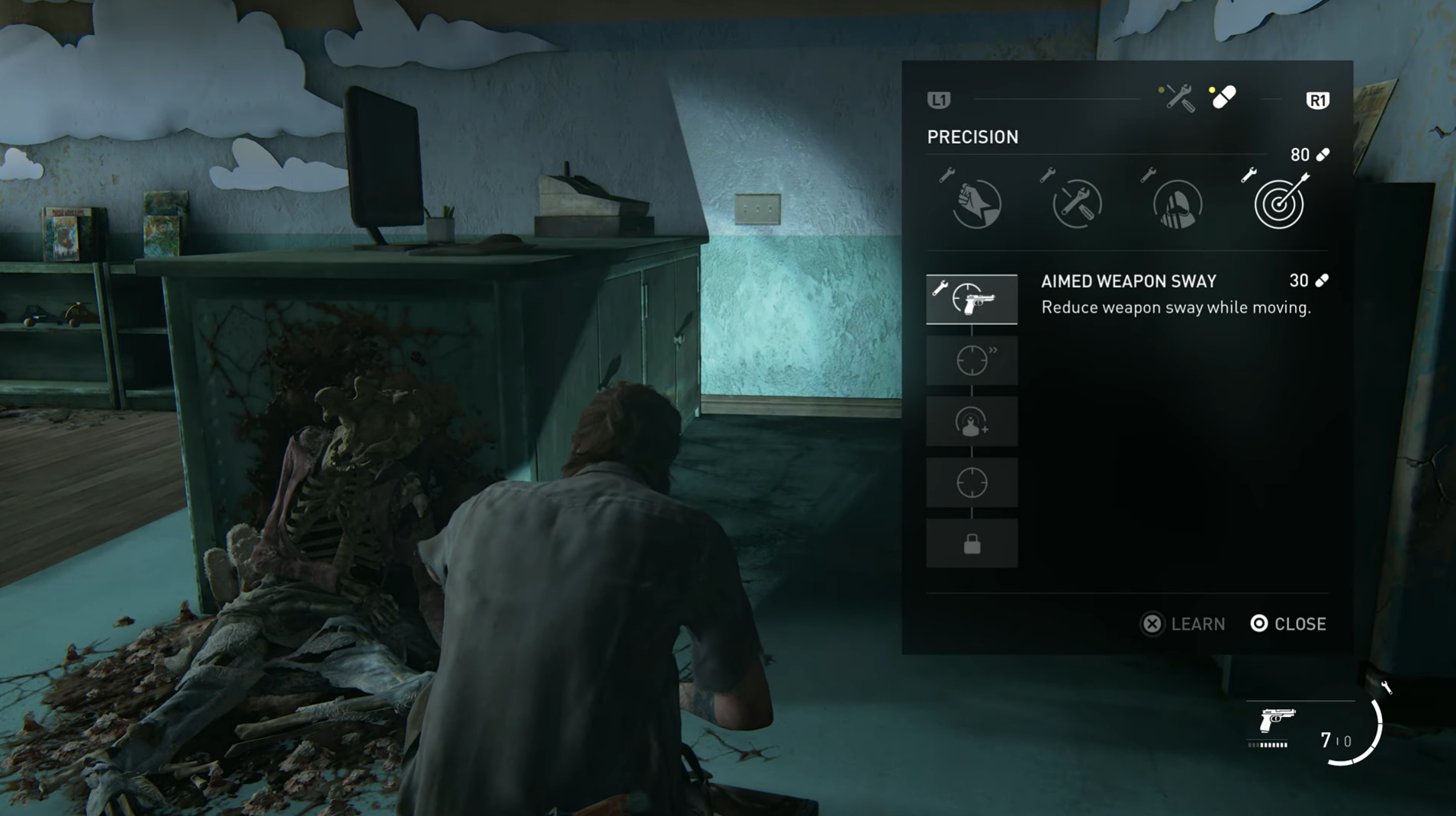Select the Precision target skill tree

point(1278,204)
